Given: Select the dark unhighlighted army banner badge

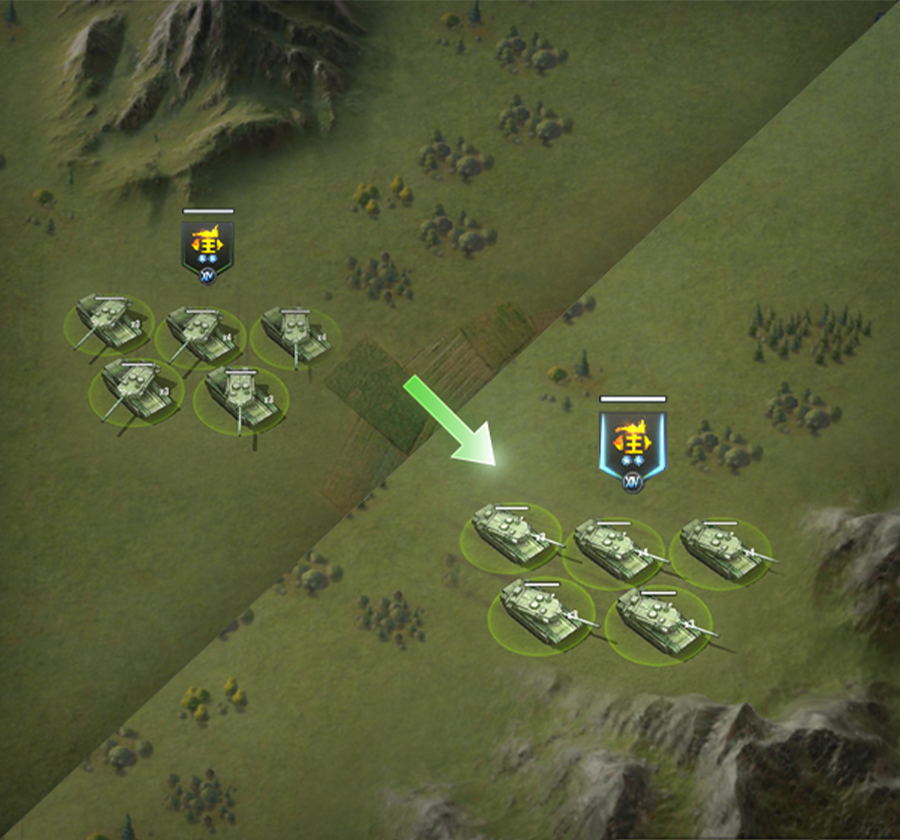Looking at the screenshot, I should click(x=208, y=248).
